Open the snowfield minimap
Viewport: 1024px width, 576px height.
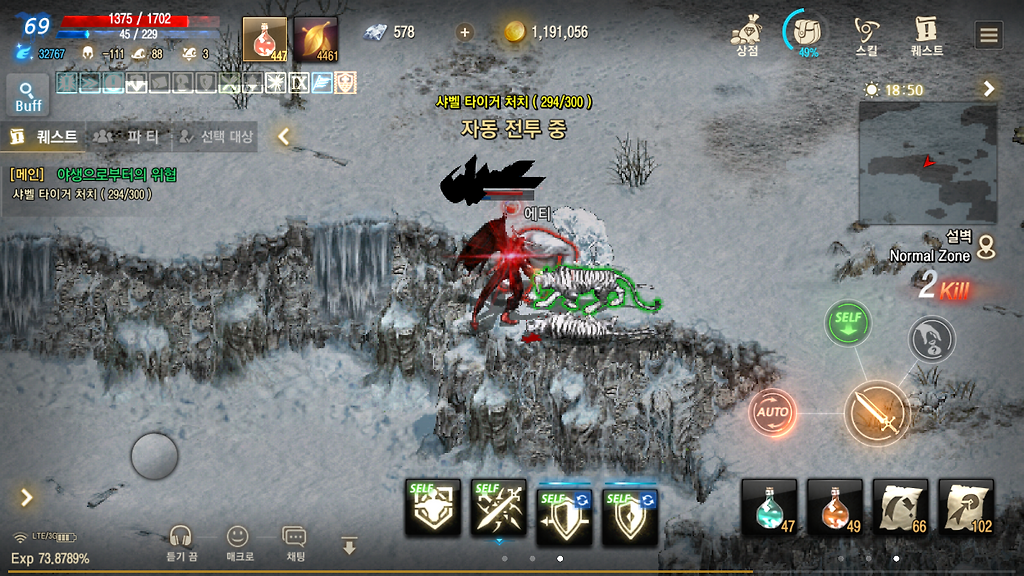point(928,162)
